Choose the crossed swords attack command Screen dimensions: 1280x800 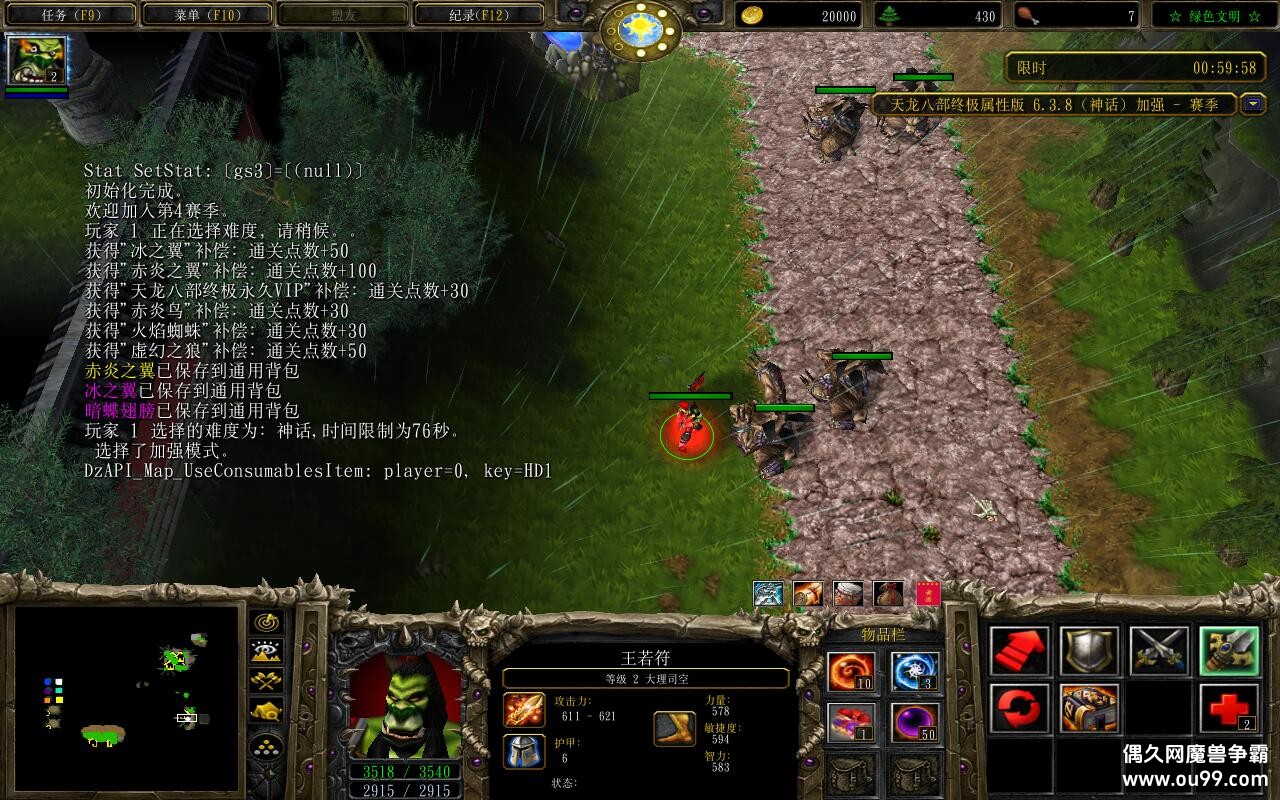click(x=1159, y=651)
